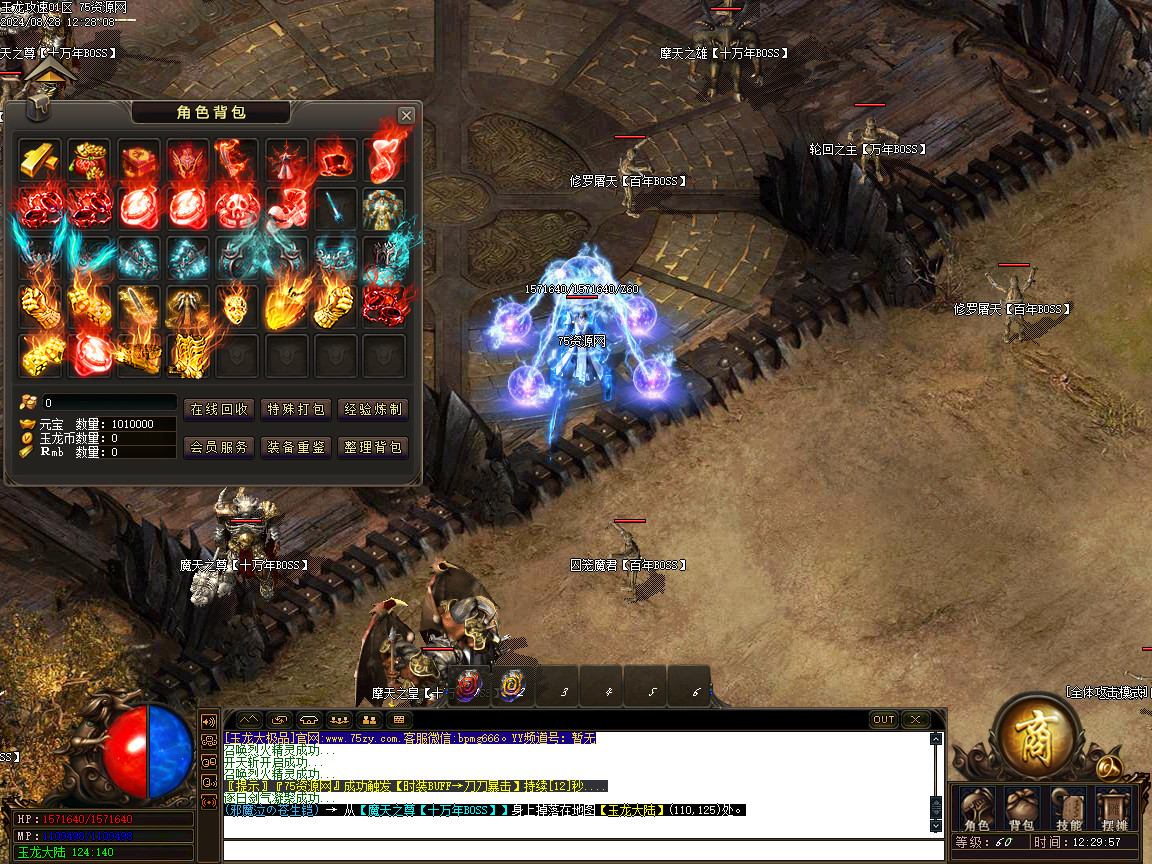Open the 技能 skills panel
The image size is (1152, 864).
(x=1069, y=809)
